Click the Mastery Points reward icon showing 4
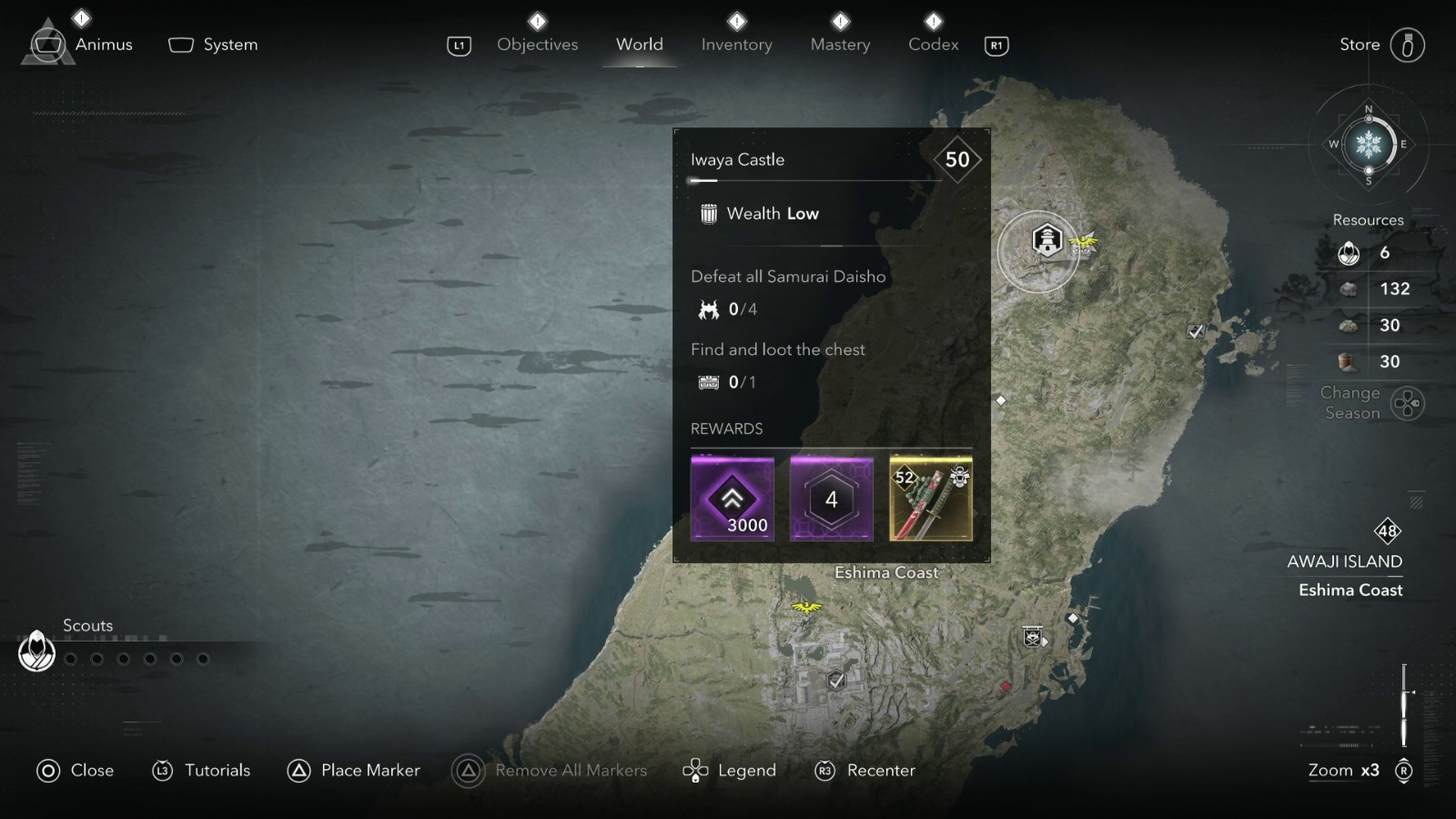The image size is (1456, 819). 831,497
